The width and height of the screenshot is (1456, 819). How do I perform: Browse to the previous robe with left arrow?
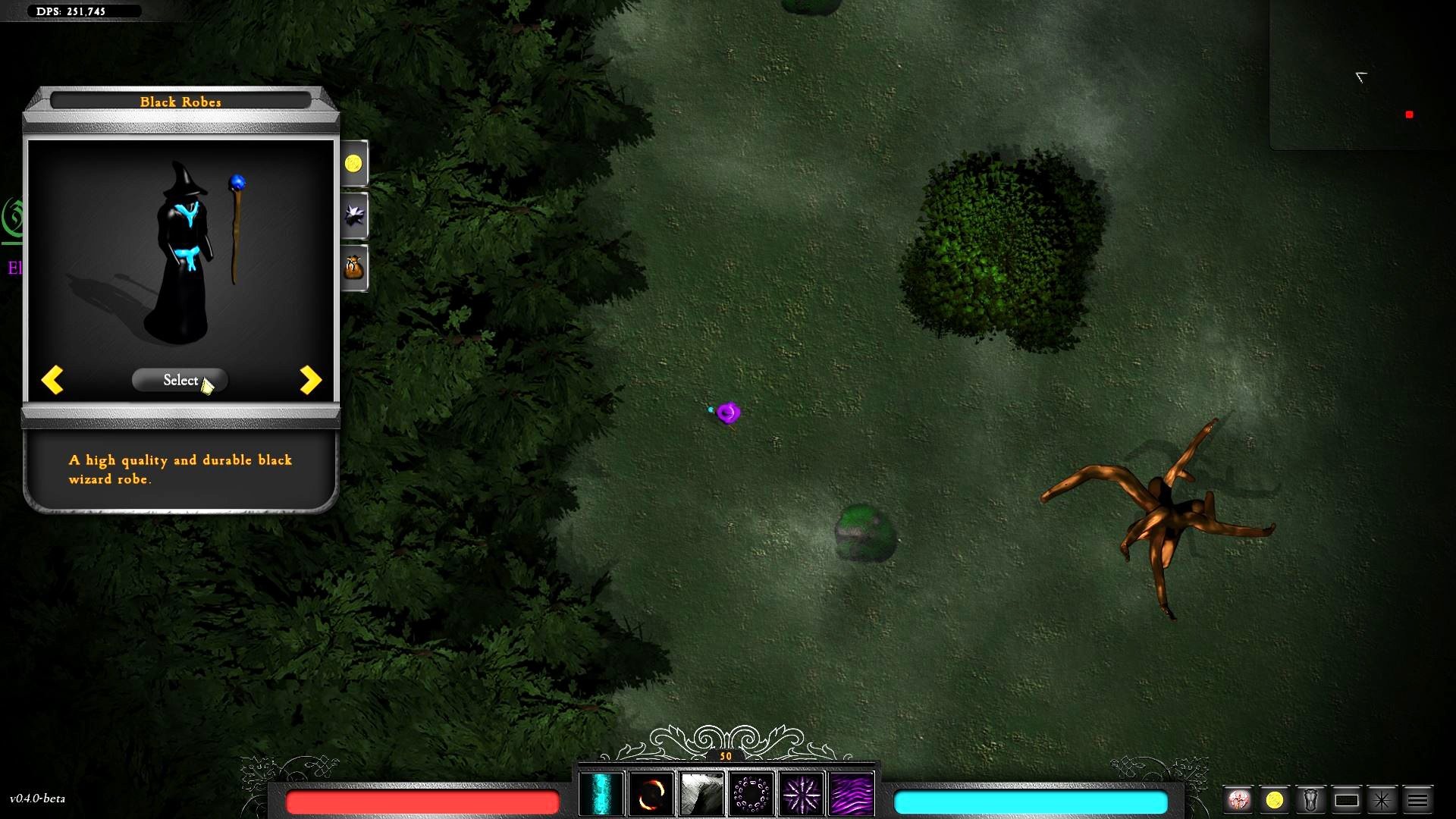(x=52, y=380)
